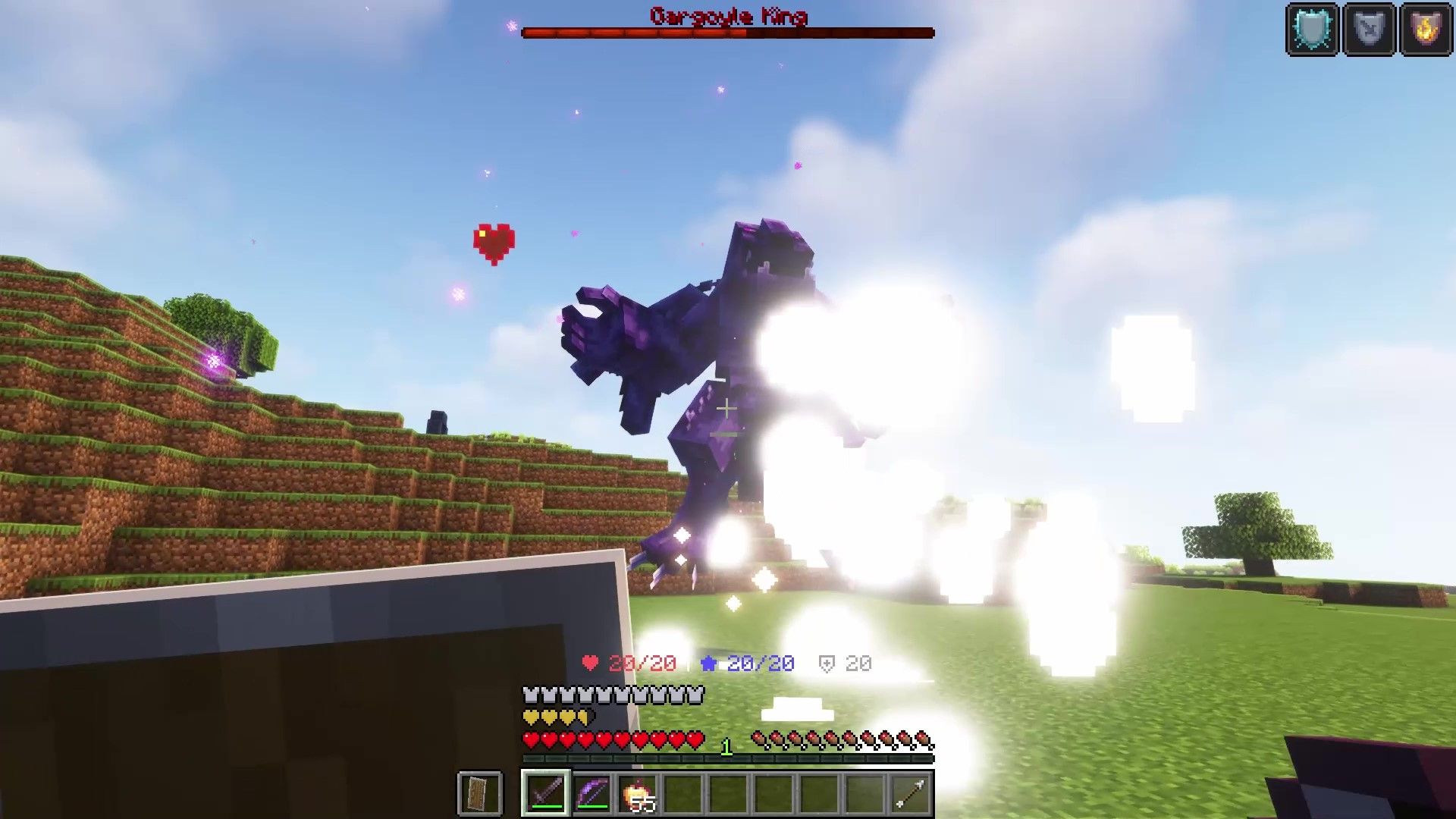Click the Gargoyle King boss health bar
This screenshot has width=1456, height=819.
[726, 32]
